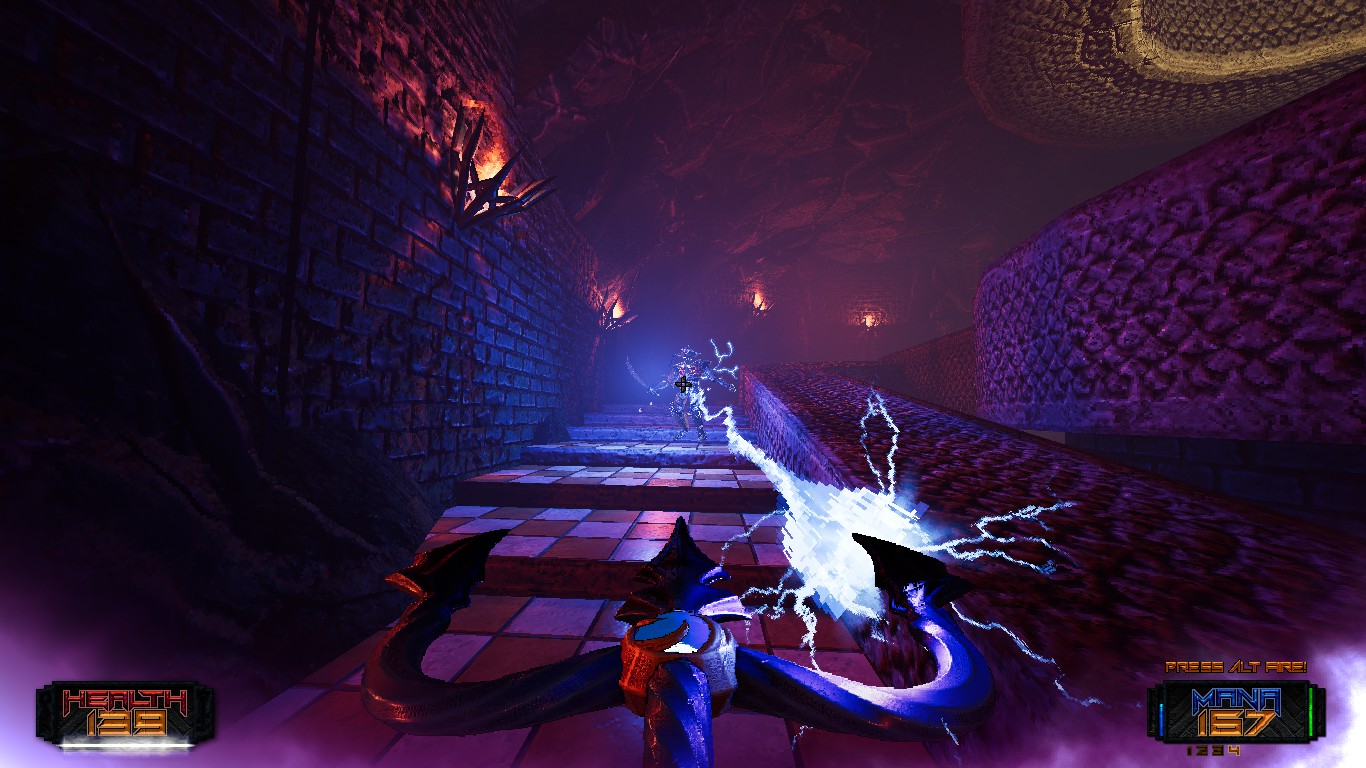Viewport: 1366px width, 768px height.
Task: Select weapon slot 1 on the HUD
Action: (1189, 750)
